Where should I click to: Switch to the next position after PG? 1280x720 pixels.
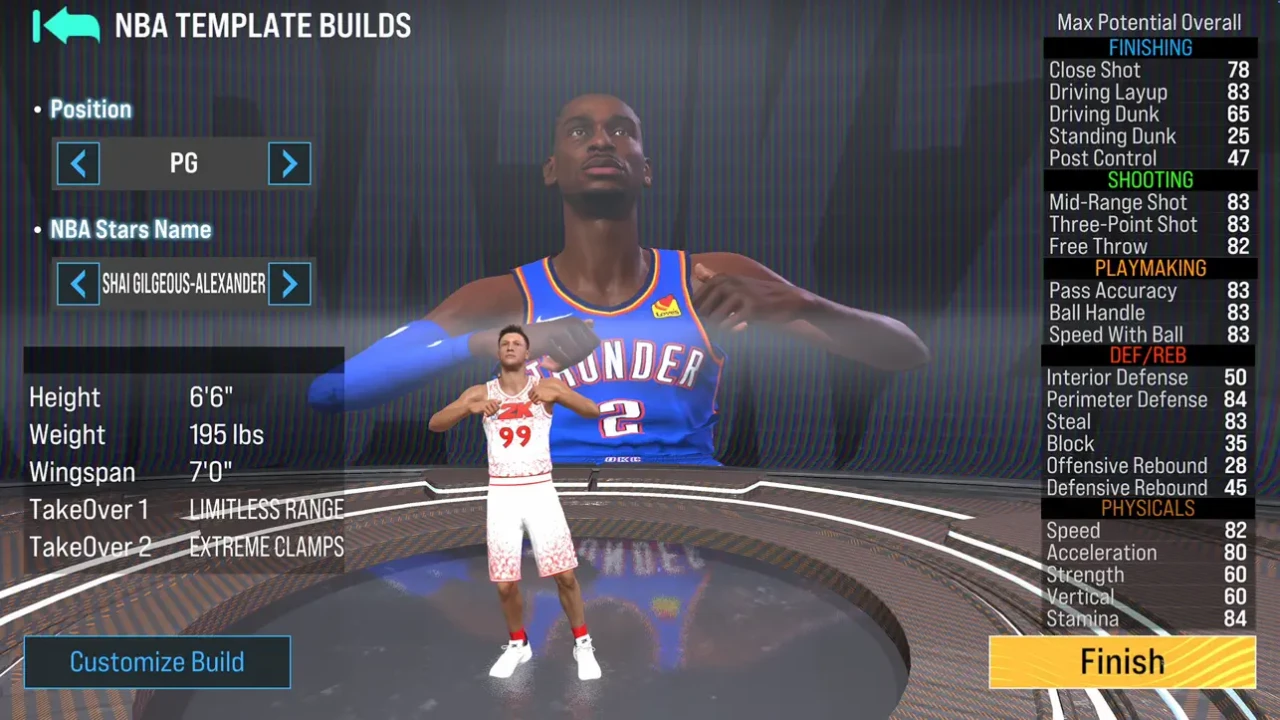(289, 164)
